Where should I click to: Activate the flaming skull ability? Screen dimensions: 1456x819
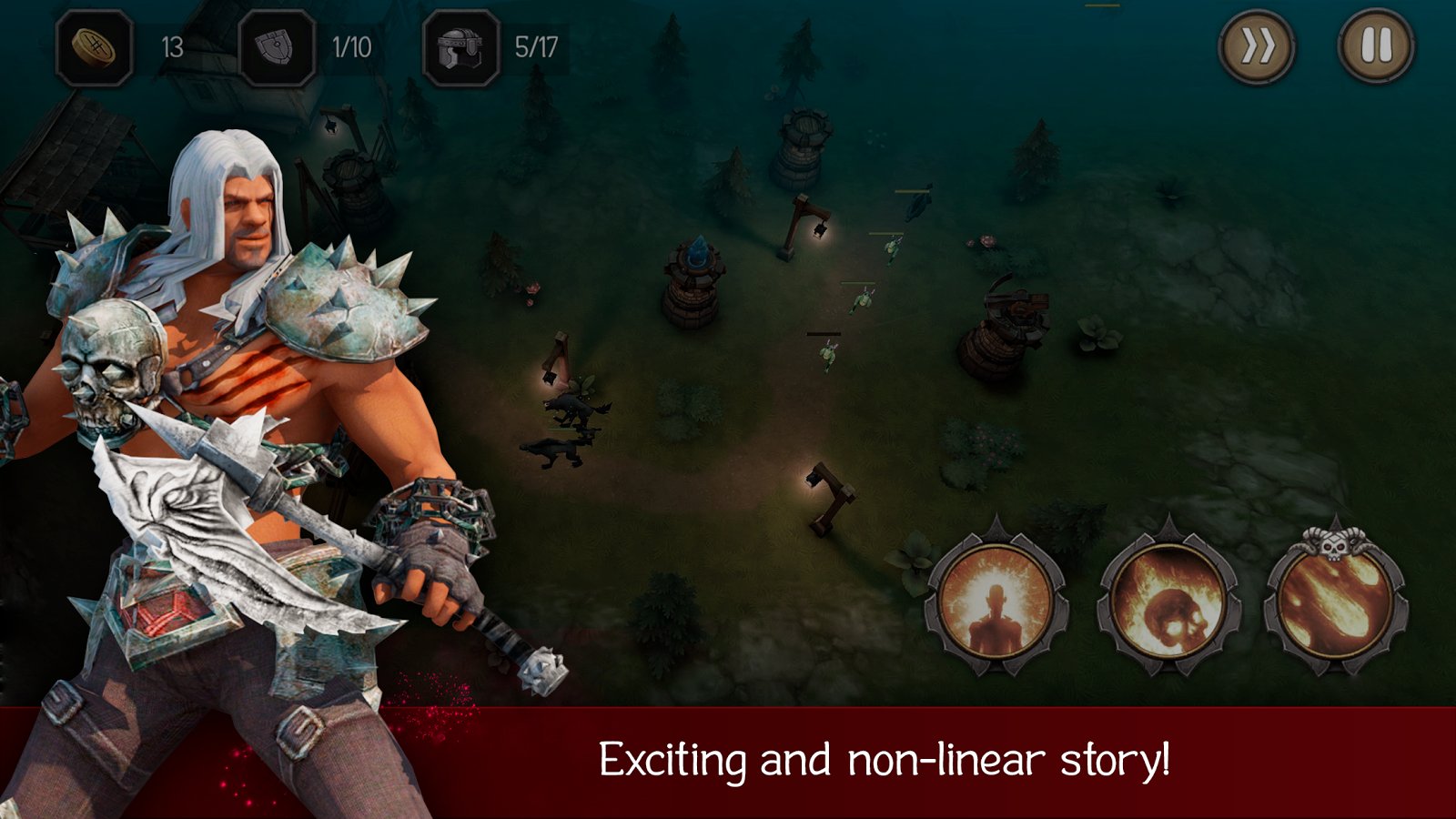point(1168,601)
